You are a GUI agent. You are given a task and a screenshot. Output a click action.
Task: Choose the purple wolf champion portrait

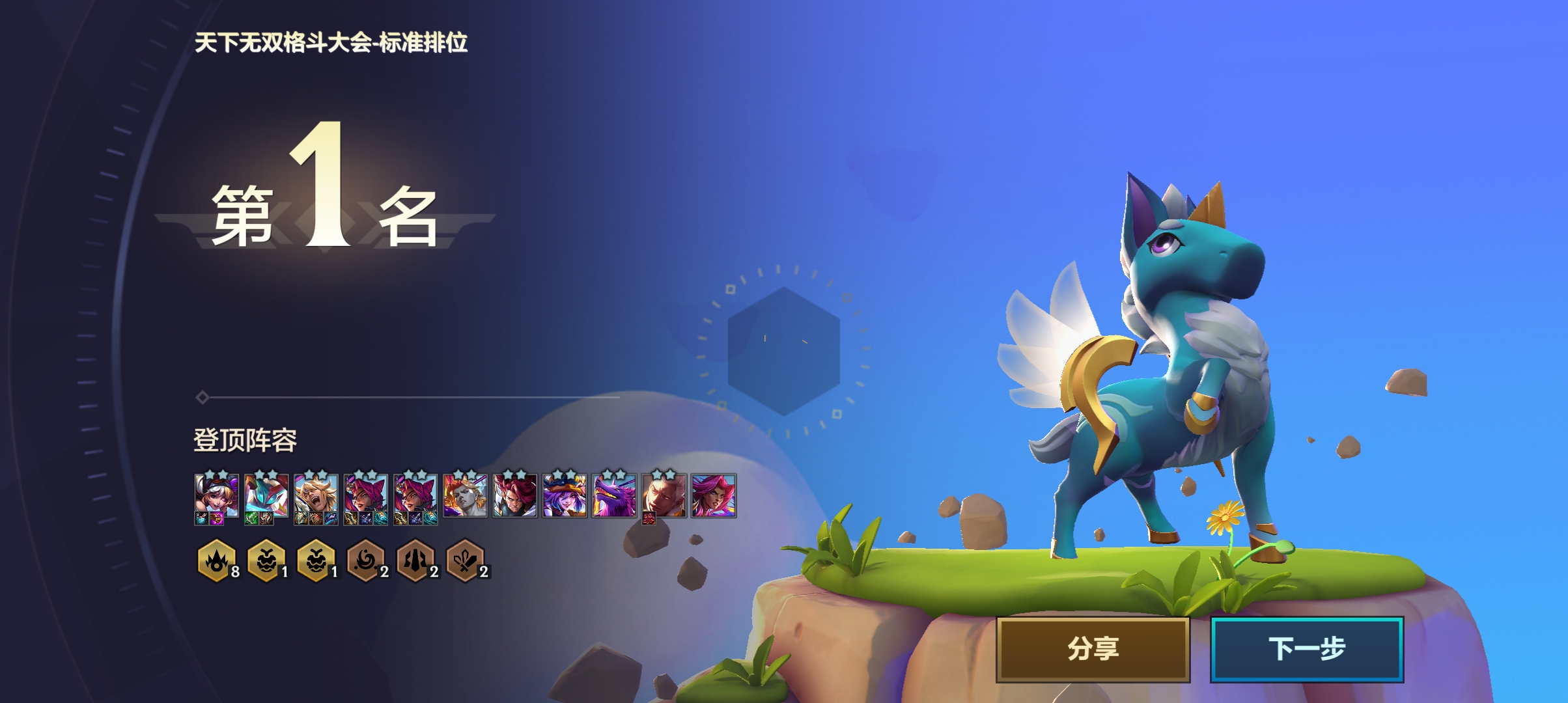pos(613,496)
